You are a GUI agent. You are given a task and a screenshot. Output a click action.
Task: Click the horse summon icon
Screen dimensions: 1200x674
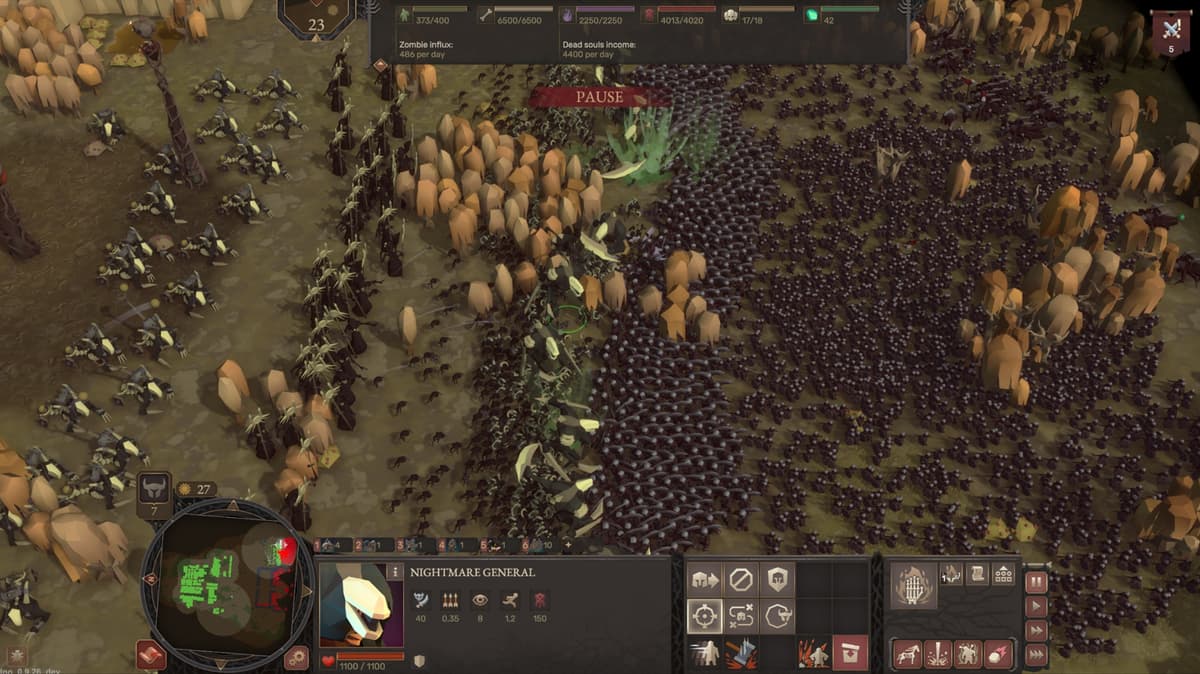coord(907,654)
